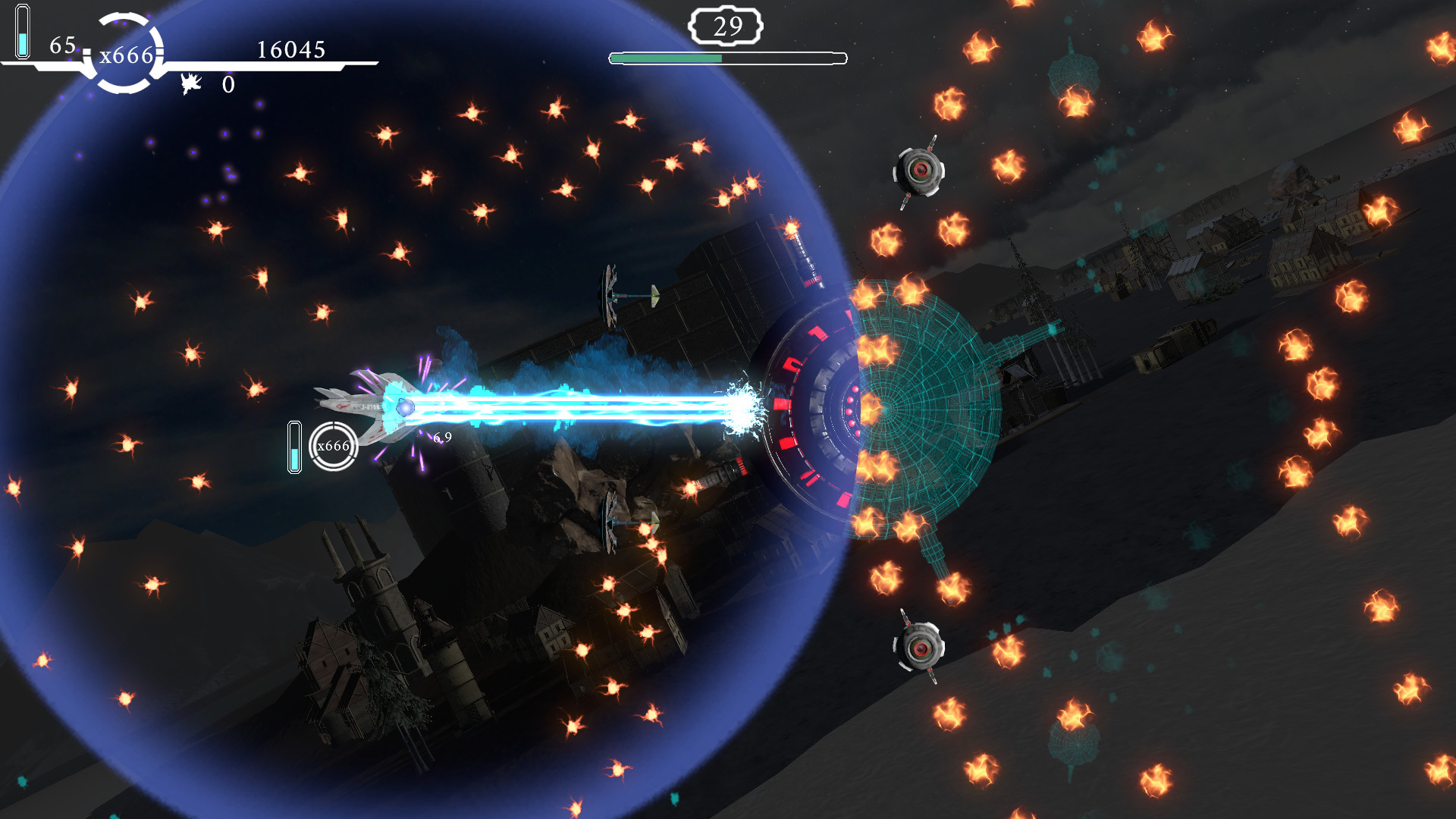Open the 29 stage counter badge

727,27
